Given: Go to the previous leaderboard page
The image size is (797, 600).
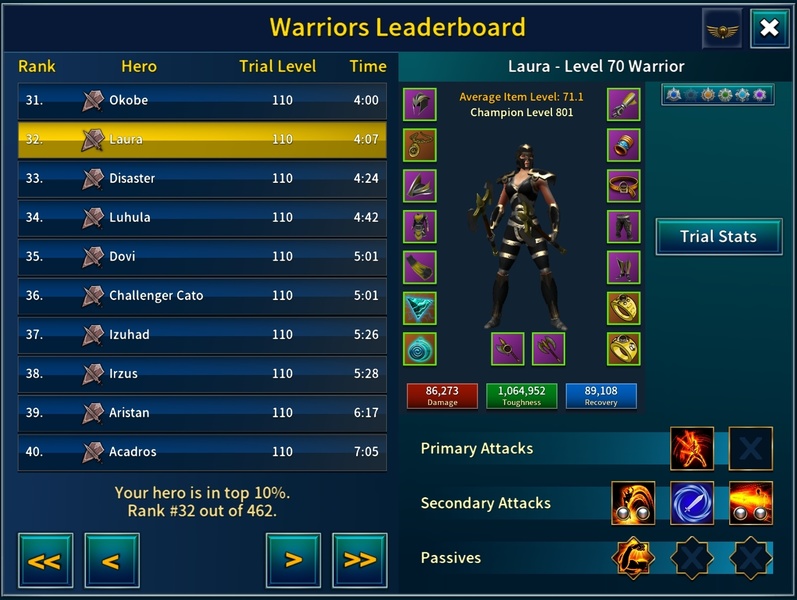Looking at the screenshot, I should coord(111,560).
